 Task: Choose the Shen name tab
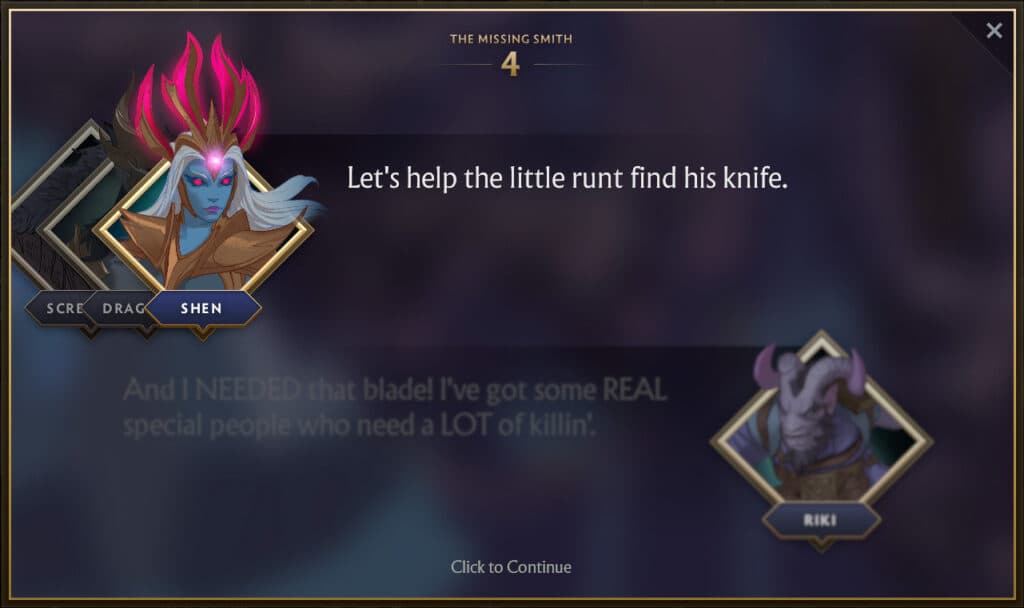point(202,308)
